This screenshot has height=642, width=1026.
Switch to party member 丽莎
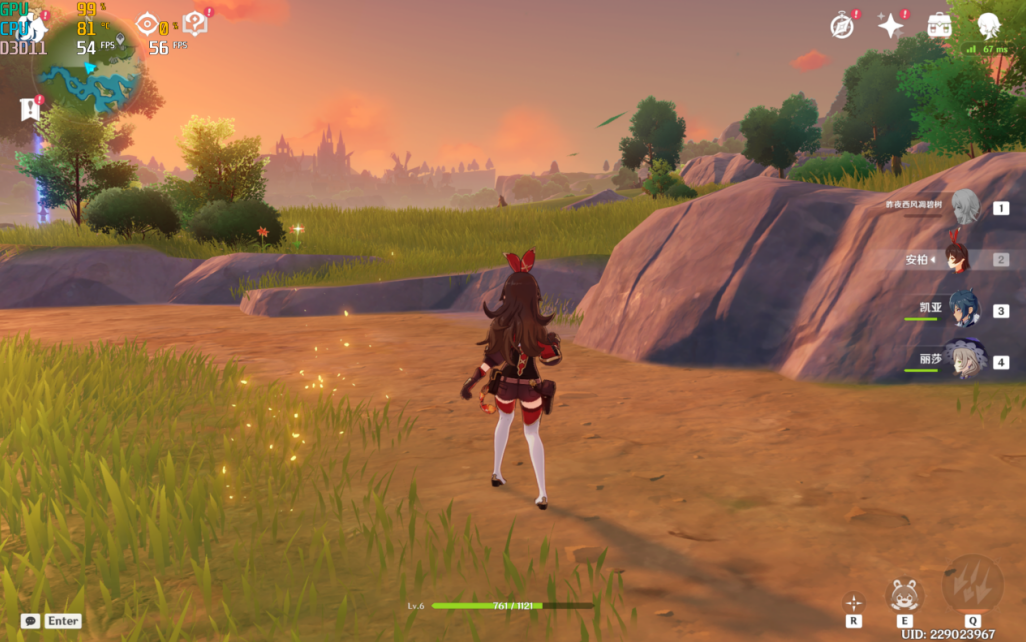pos(964,360)
